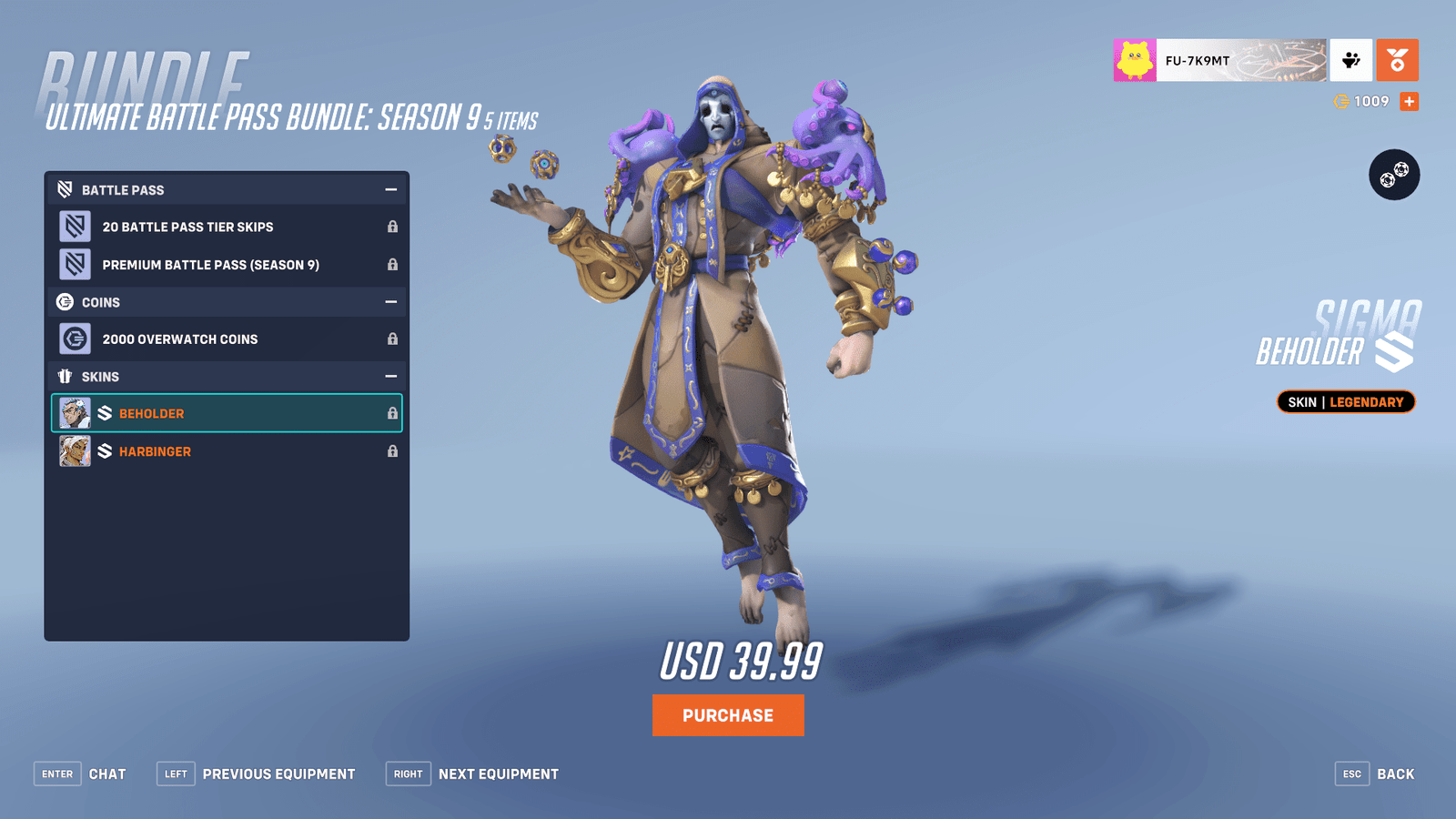The image size is (1456, 819).
Task: Select the 2000 Overwatch Coins icon
Action: [76, 339]
